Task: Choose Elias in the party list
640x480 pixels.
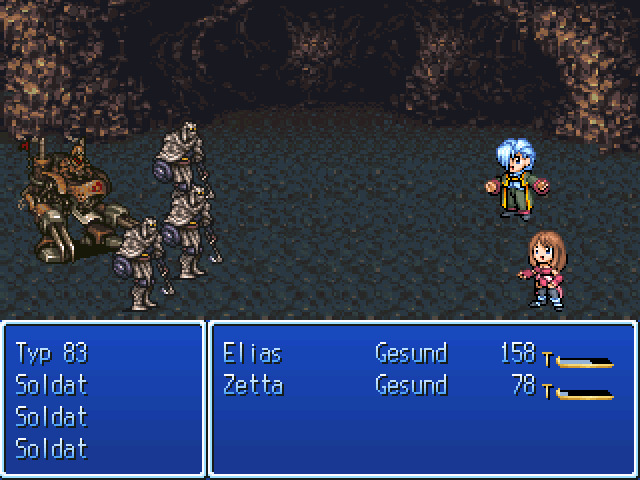Action: tap(252, 353)
